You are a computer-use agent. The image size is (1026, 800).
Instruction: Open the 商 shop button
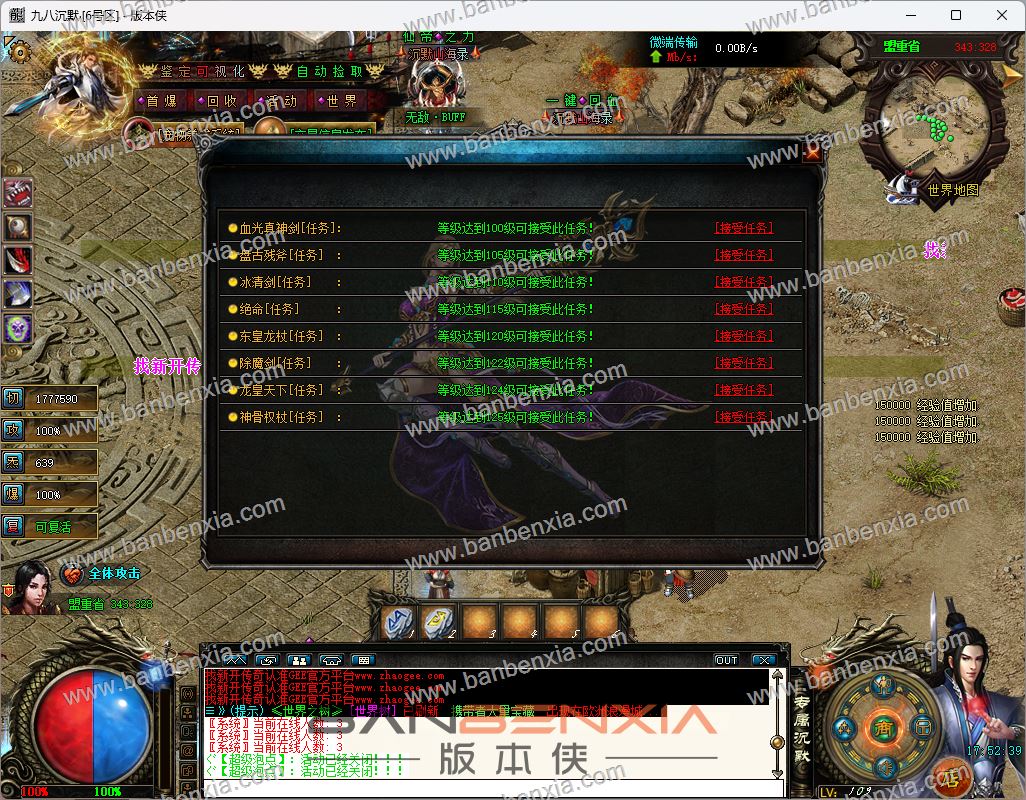pos(883,726)
